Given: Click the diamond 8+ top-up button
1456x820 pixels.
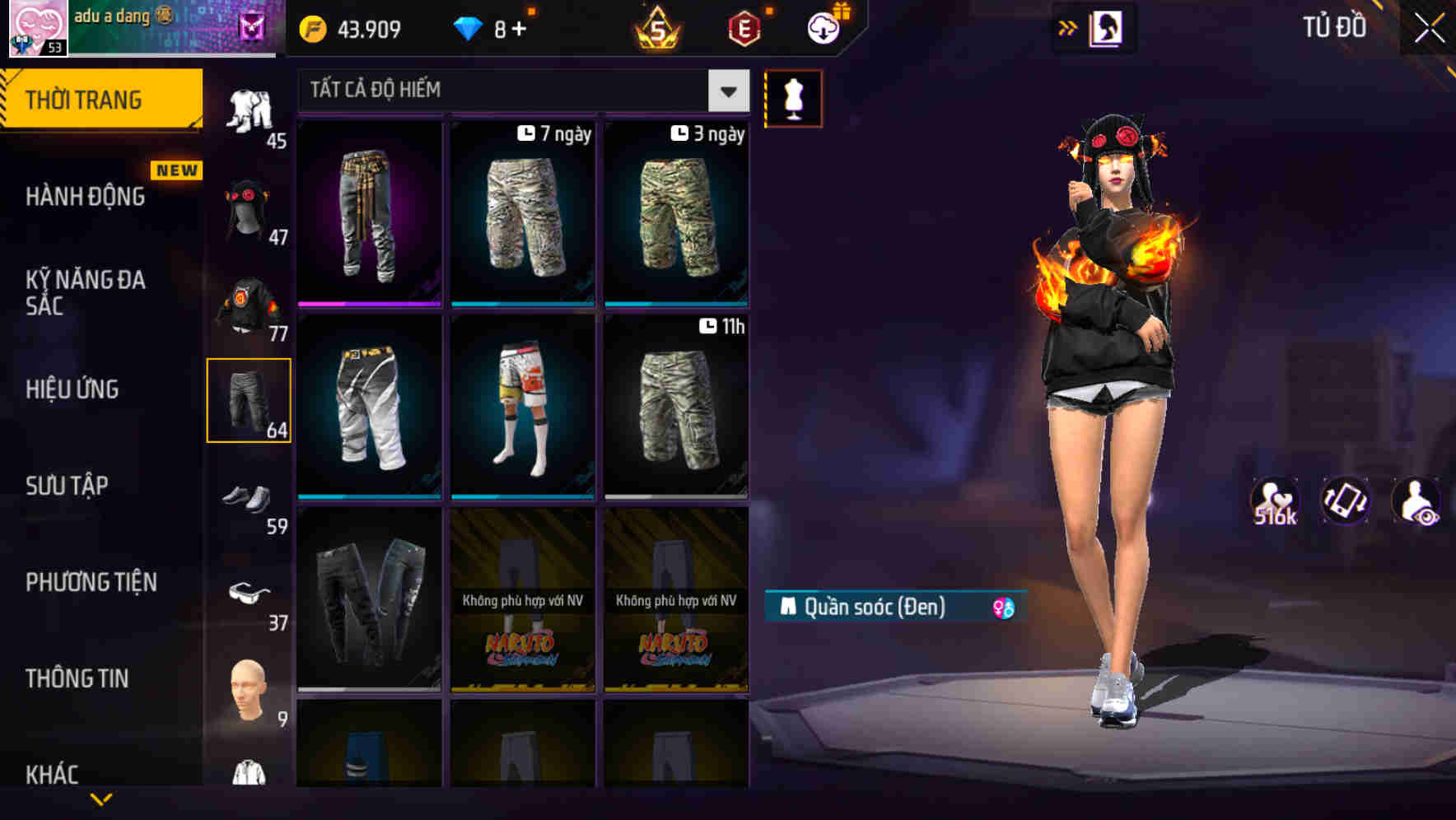Looking at the screenshot, I should click(x=494, y=27).
